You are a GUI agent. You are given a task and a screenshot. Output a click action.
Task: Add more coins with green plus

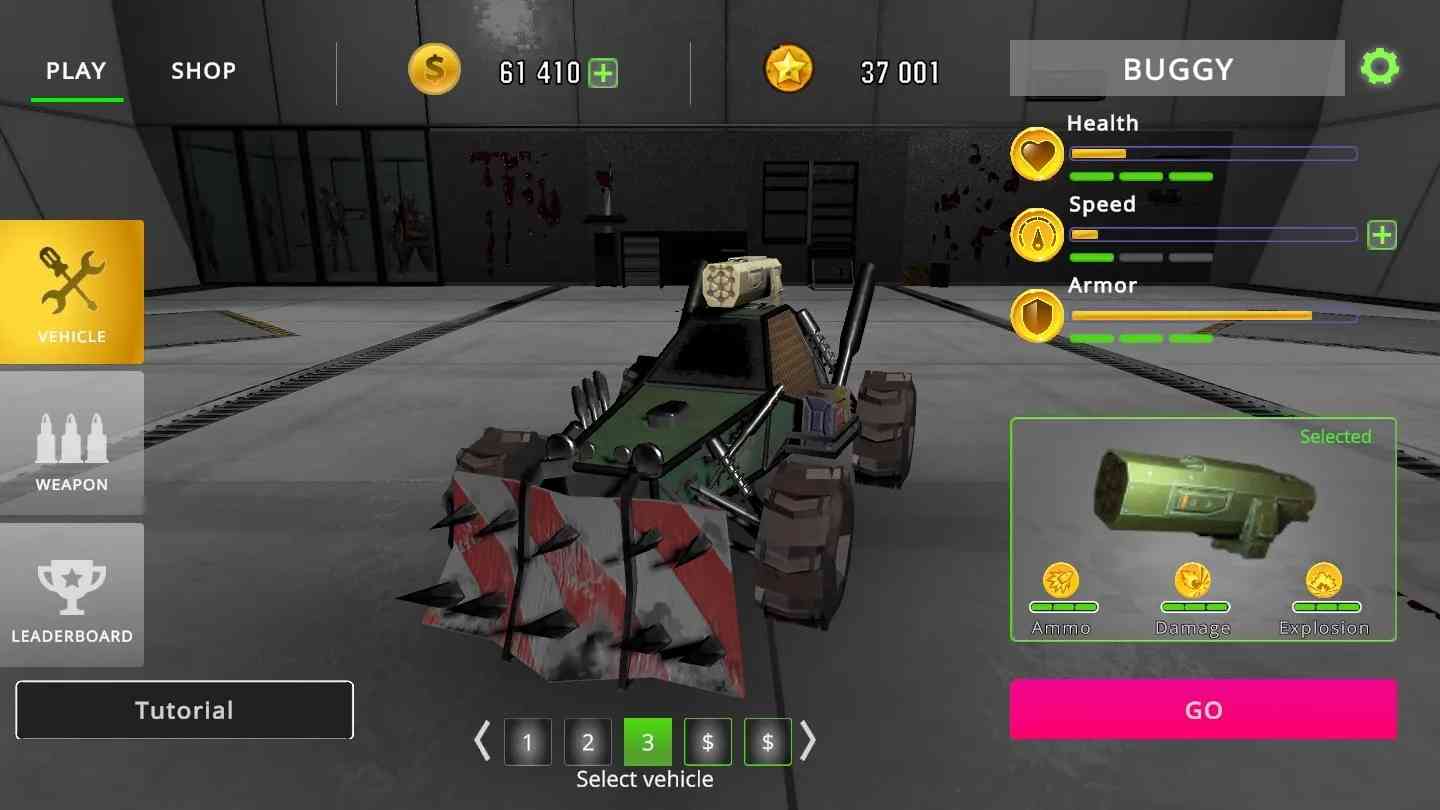[603, 73]
